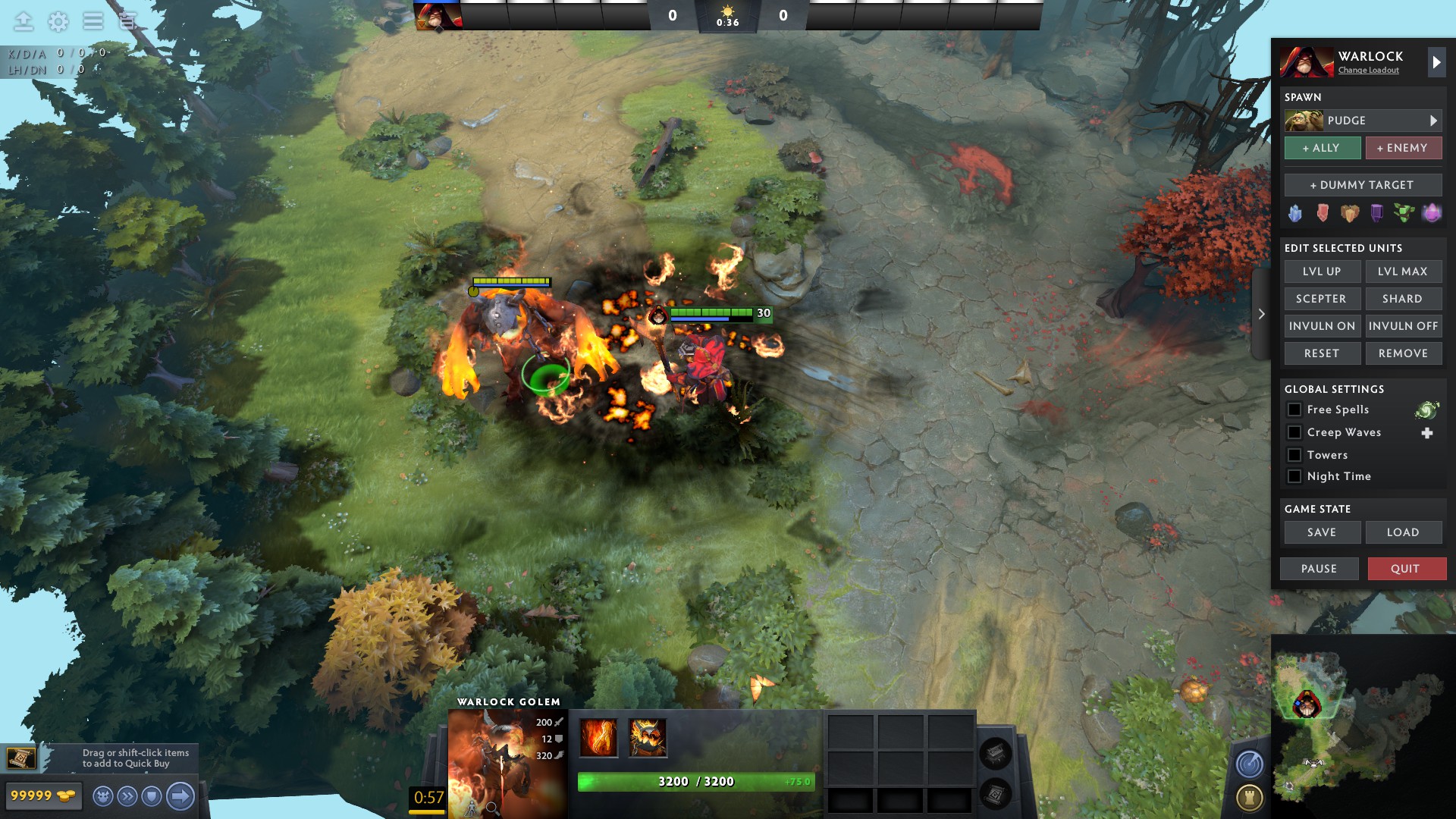Click the + DUMMY TARGET button
1456x819 pixels.
point(1363,184)
